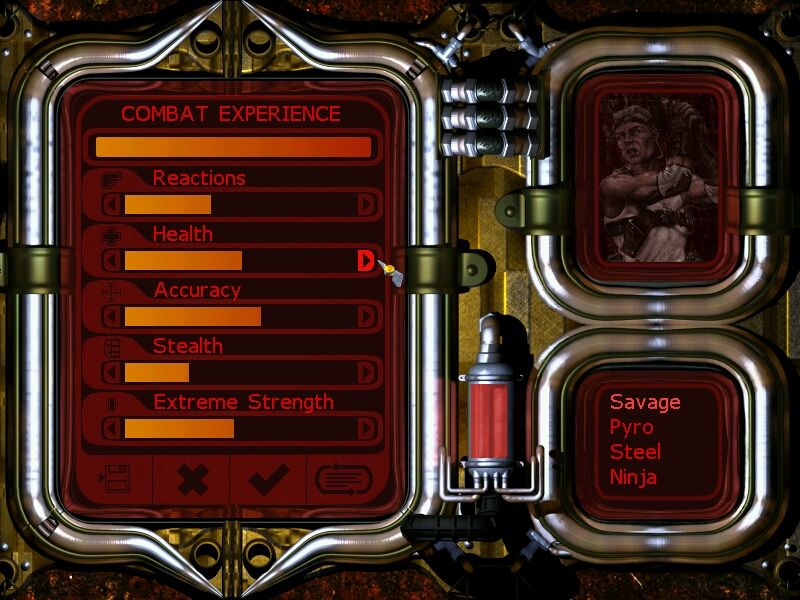Lower Health using its left arrow

112,261
